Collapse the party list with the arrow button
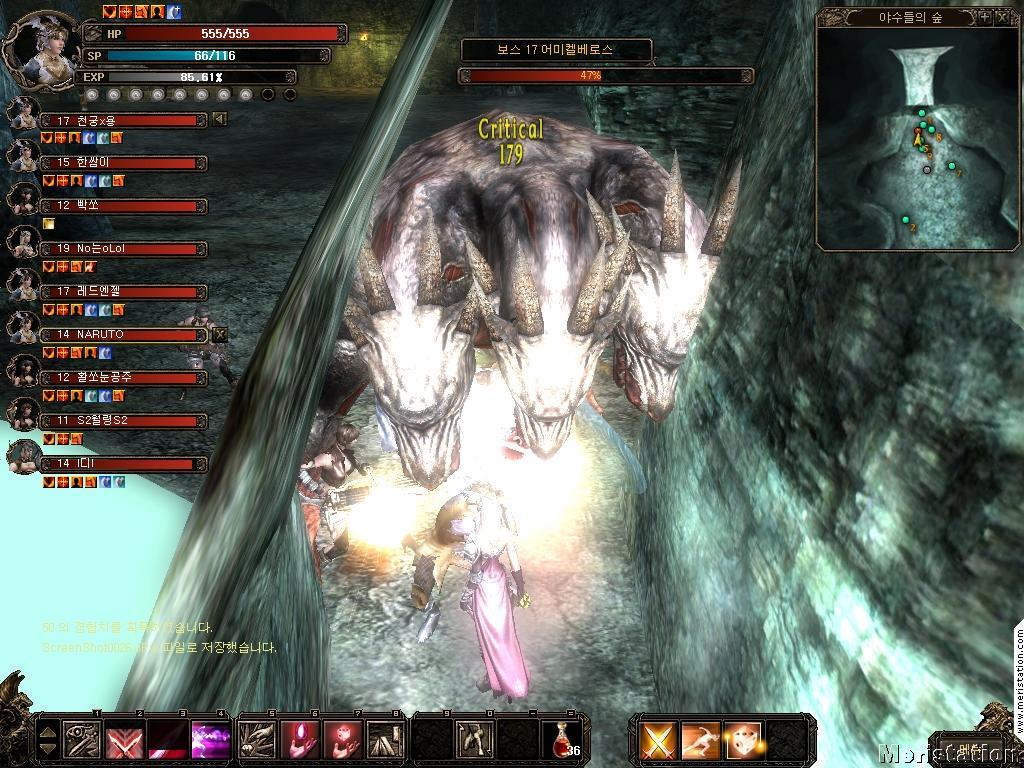This screenshot has height=768, width=1024. (x=220, y=120)
